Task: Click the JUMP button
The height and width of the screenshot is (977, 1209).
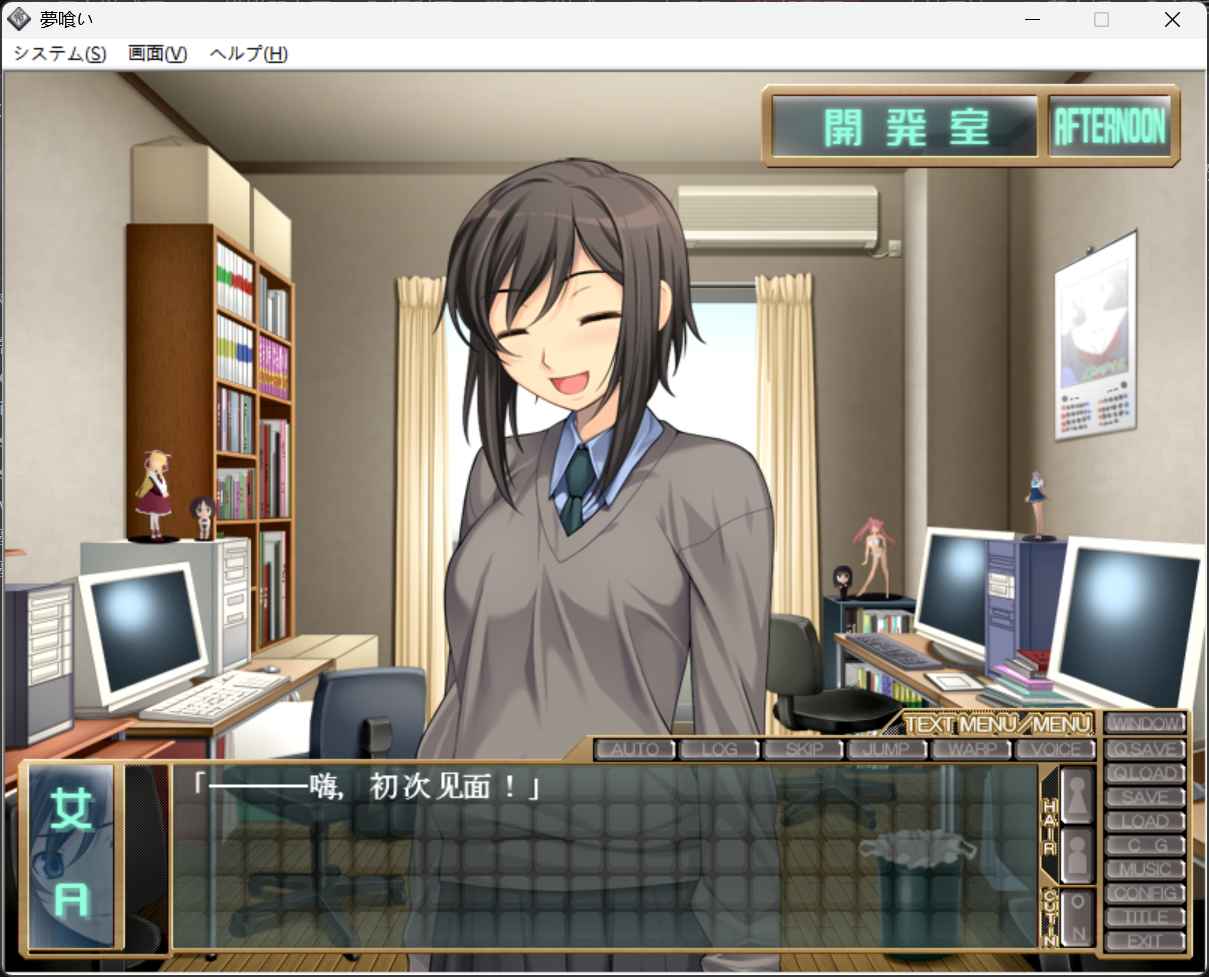Action: (x=887, y=749)
